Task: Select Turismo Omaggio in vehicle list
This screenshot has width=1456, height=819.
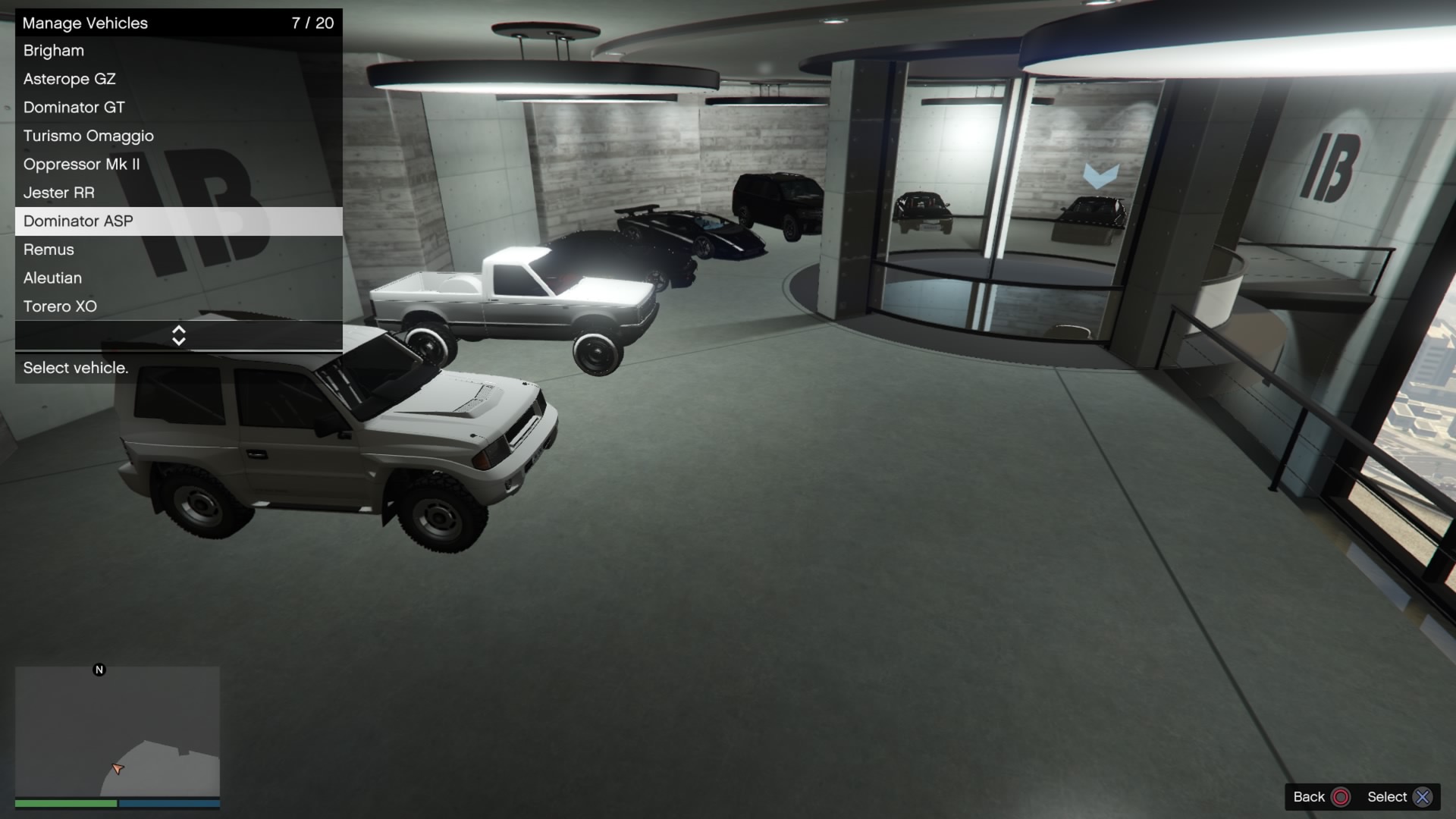Action: pos(178,136)
